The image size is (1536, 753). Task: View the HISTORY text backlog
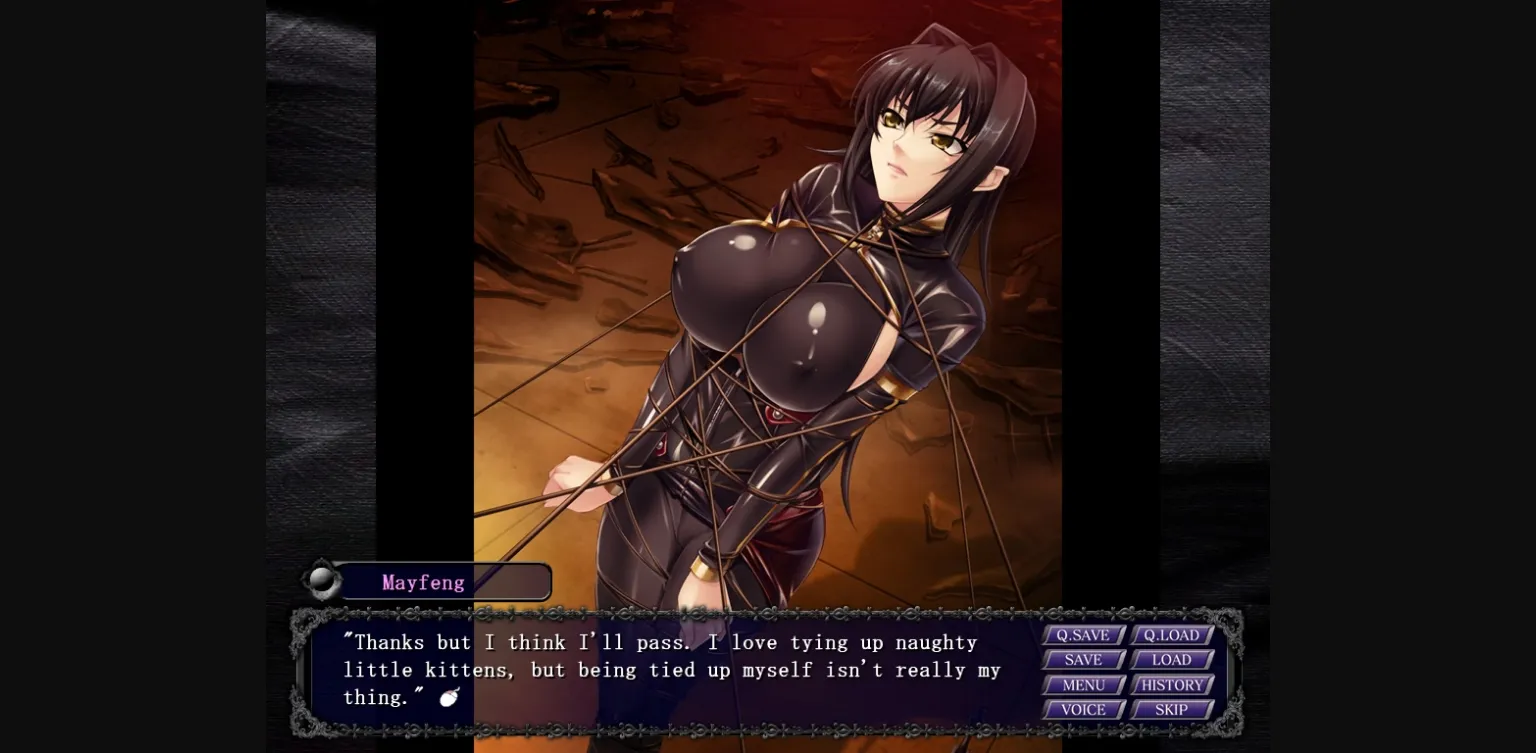tap(1171, 685)
